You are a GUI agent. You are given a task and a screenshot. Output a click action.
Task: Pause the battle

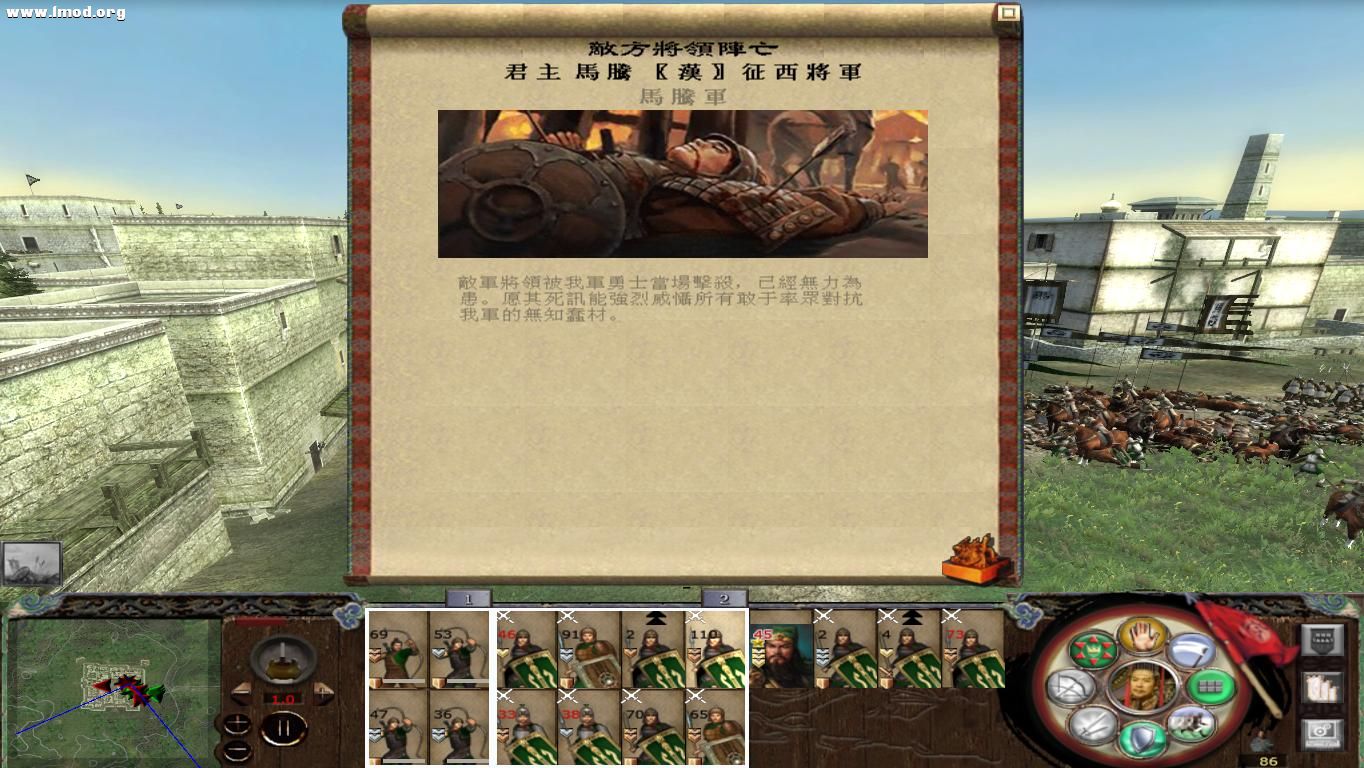[283, 727]
